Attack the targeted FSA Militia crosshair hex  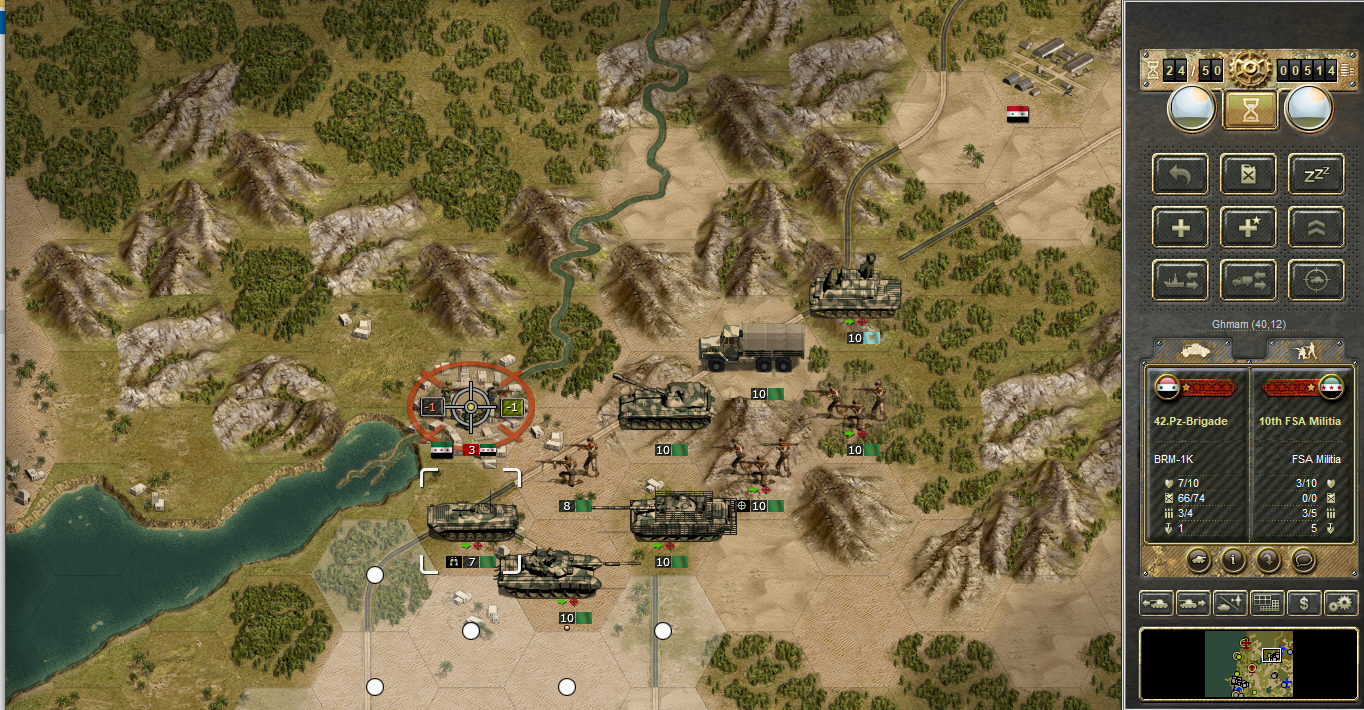(x=470, y=405)
